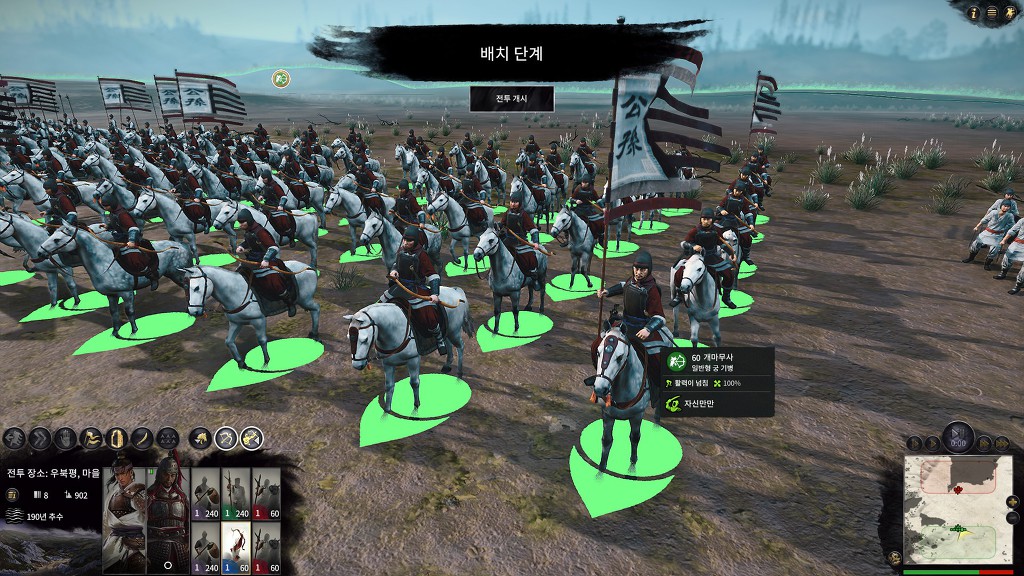Click the halt order hand icon
The image size is (1024, 576).
[x=65, y=438]
